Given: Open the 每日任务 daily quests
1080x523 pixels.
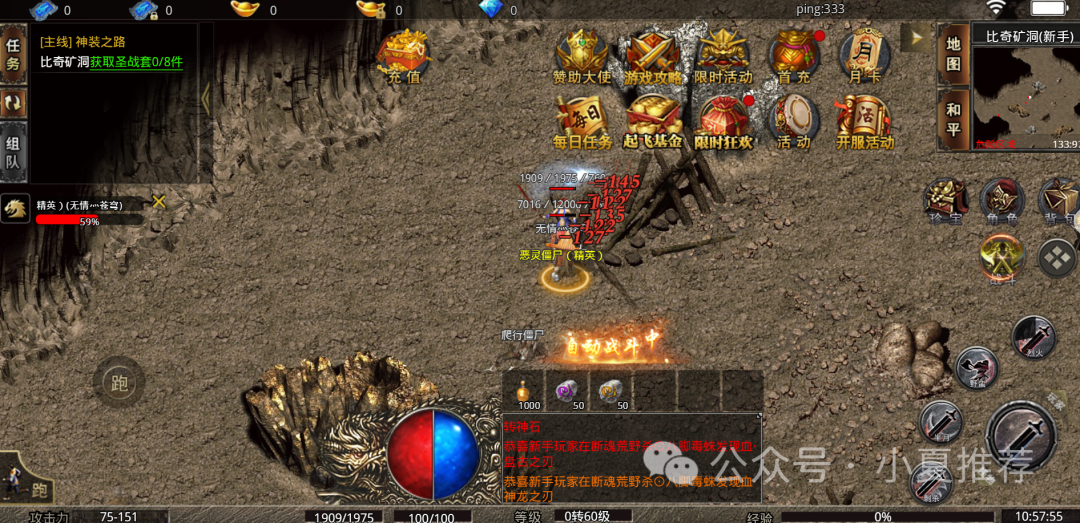Looking at the screenshot, I should click(x=582, y=122).
